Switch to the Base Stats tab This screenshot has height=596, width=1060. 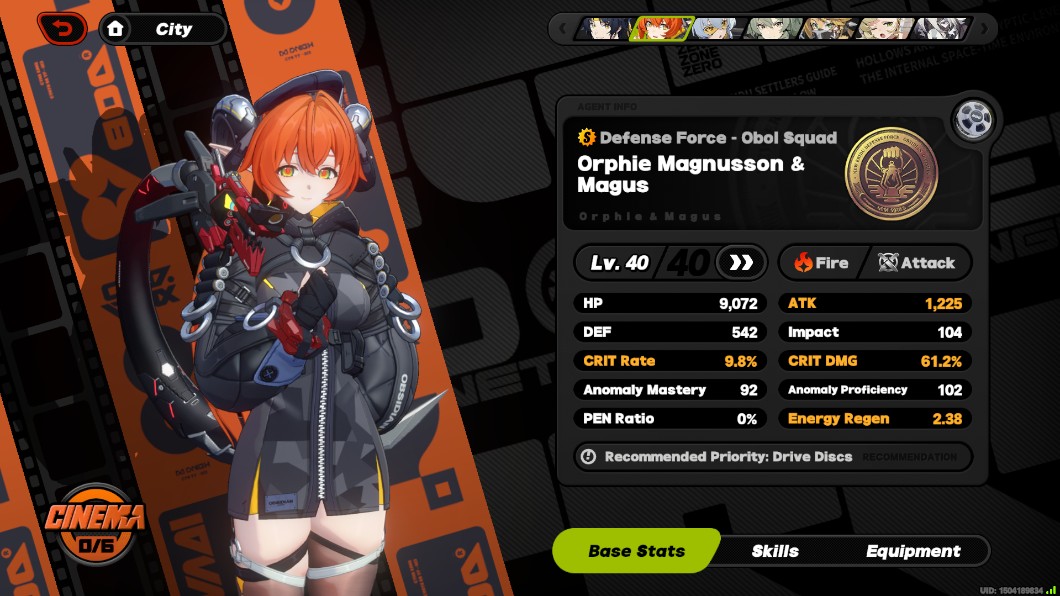[x=636, y=551]
